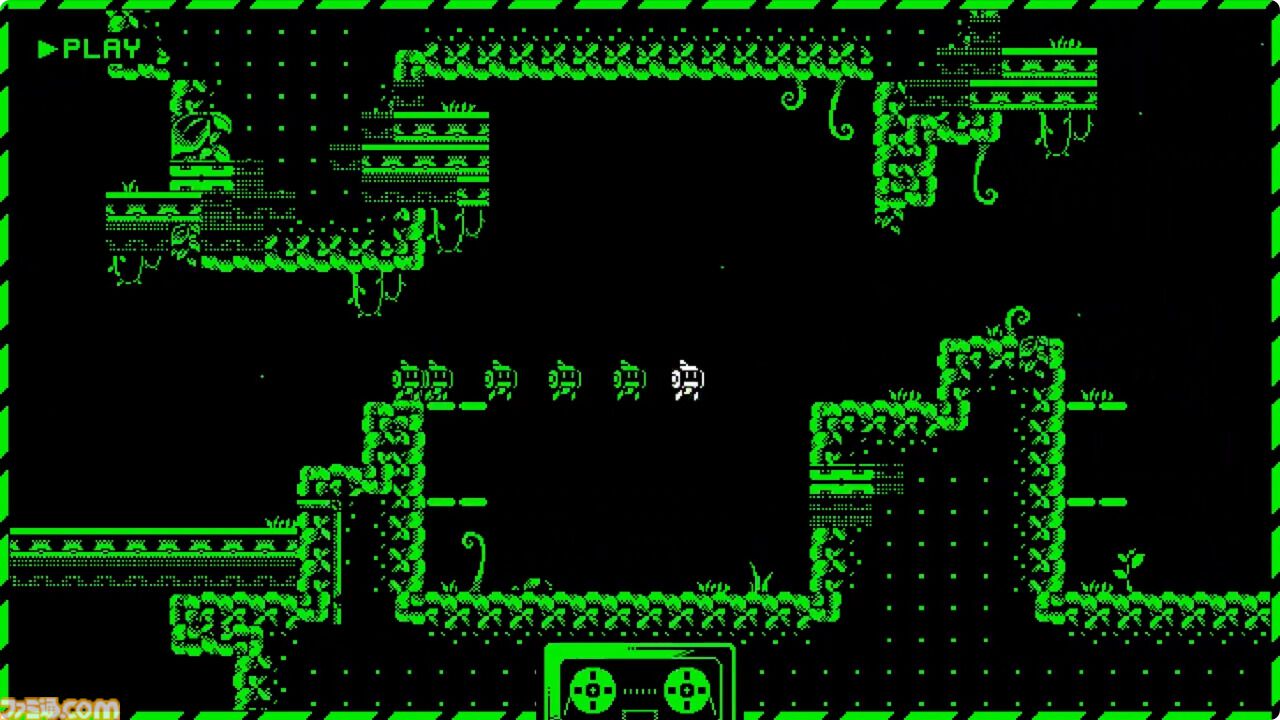Select the PLAY menu entry

point(102,45)
